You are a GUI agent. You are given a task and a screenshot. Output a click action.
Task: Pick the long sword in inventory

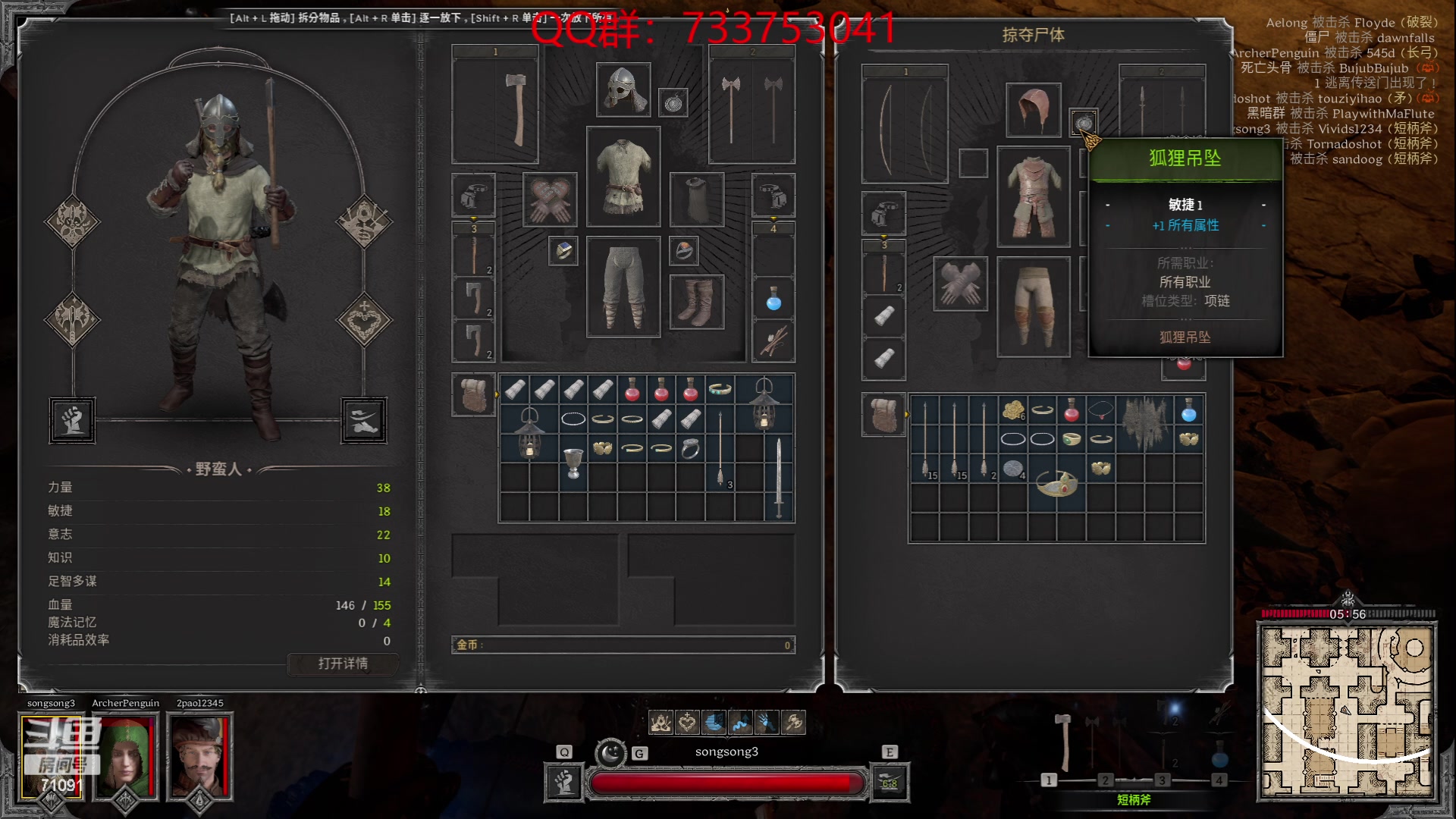click(x=778, y=478)
